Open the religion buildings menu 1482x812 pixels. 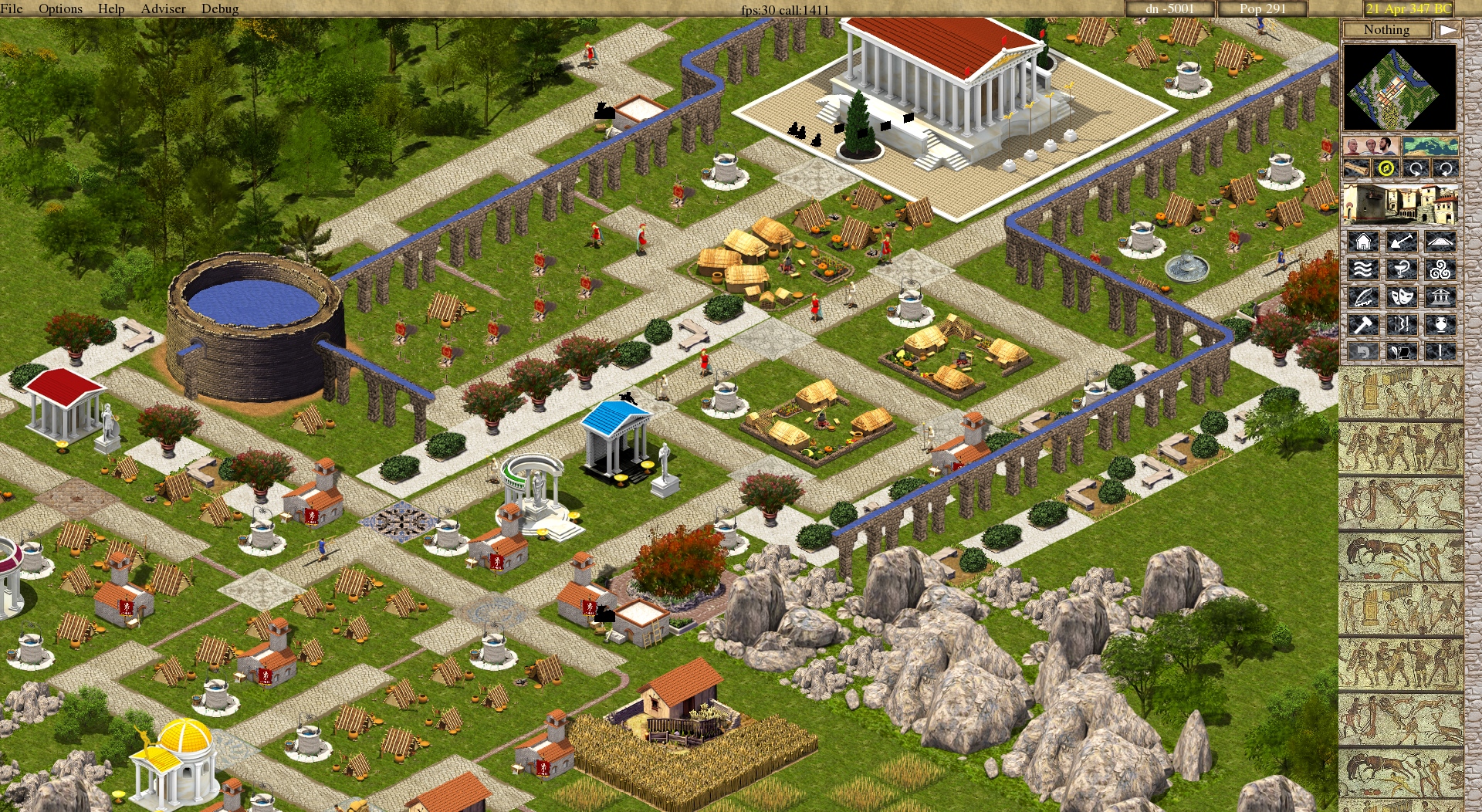(1439, 268)
